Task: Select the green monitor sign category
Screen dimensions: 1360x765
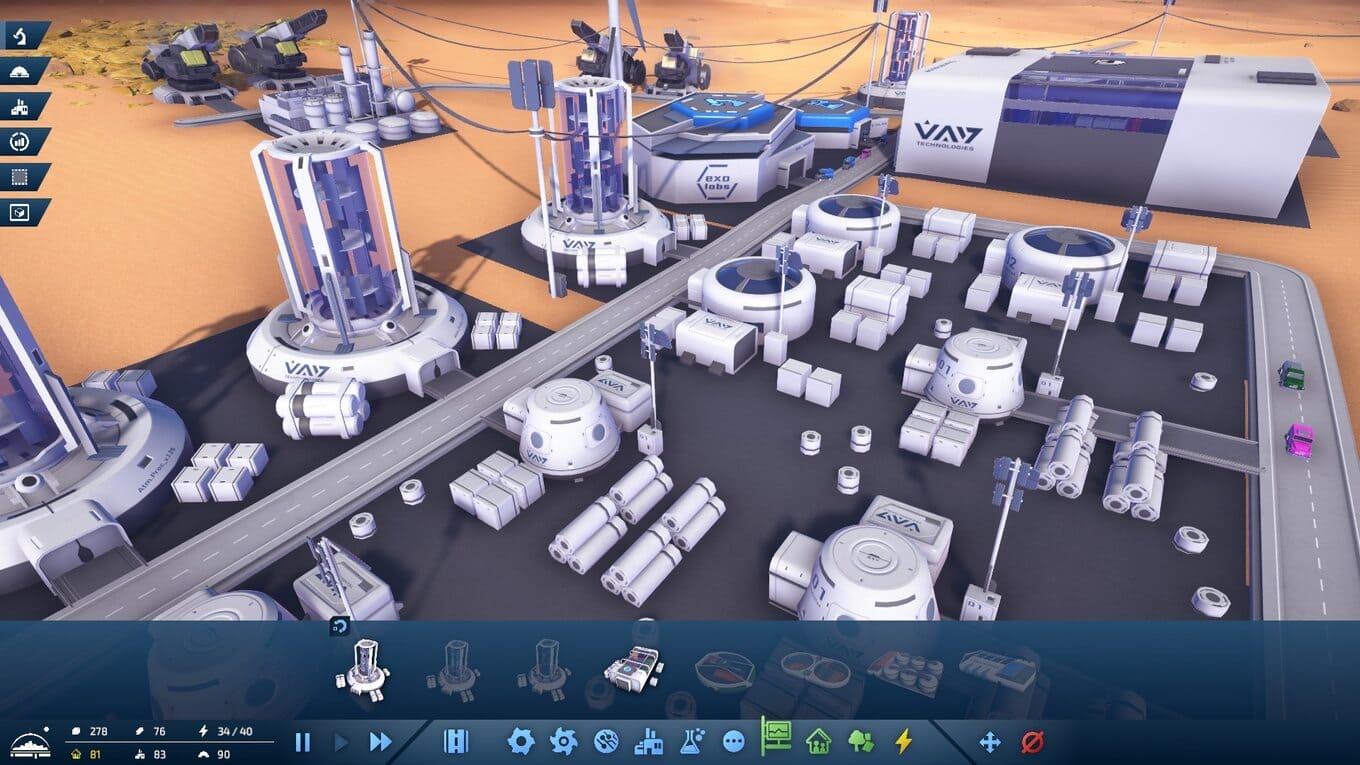Action: click(776, 738)
